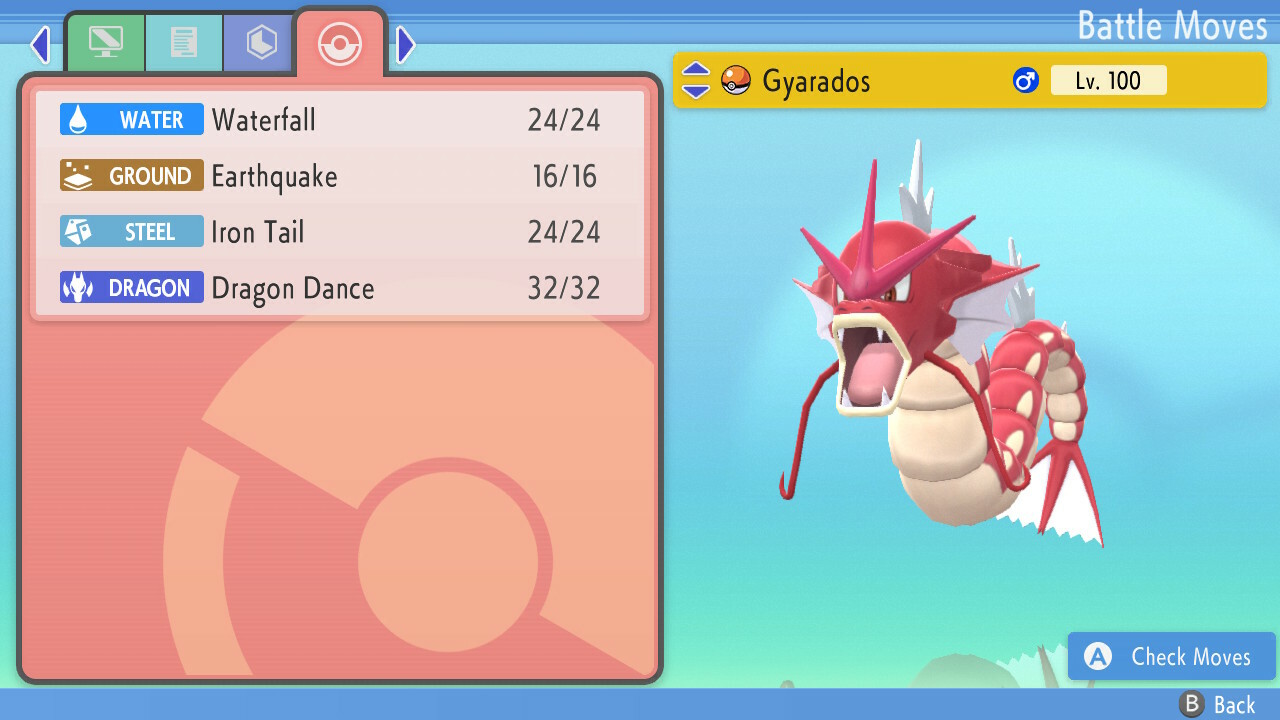Click the right arrow to view next page
Image resolution: width=1280 pixels, height=720 pixels.
click(405, 44)
